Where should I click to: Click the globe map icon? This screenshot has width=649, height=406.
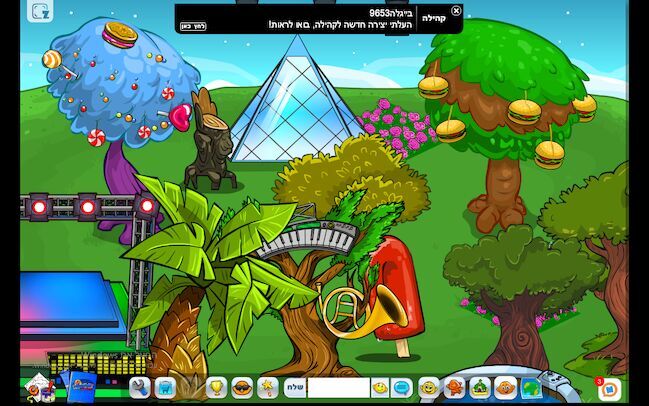click(531, 387)
